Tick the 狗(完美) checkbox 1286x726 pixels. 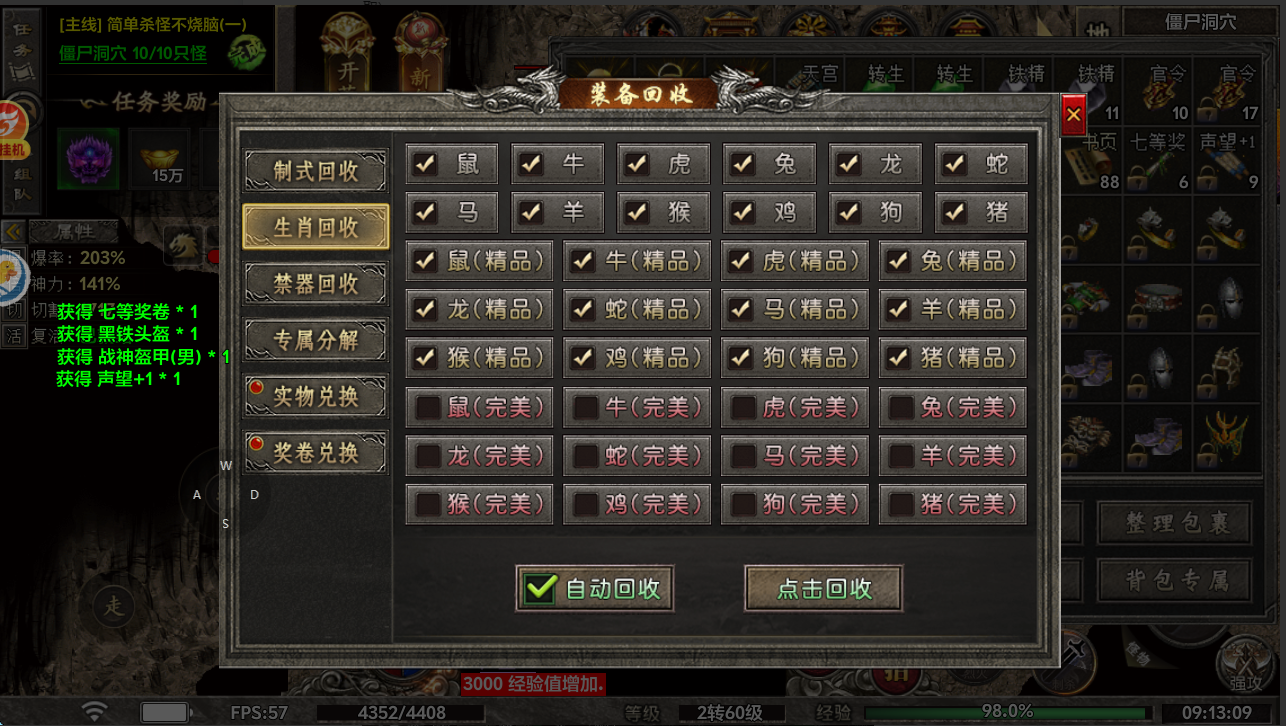click(743, 504)
